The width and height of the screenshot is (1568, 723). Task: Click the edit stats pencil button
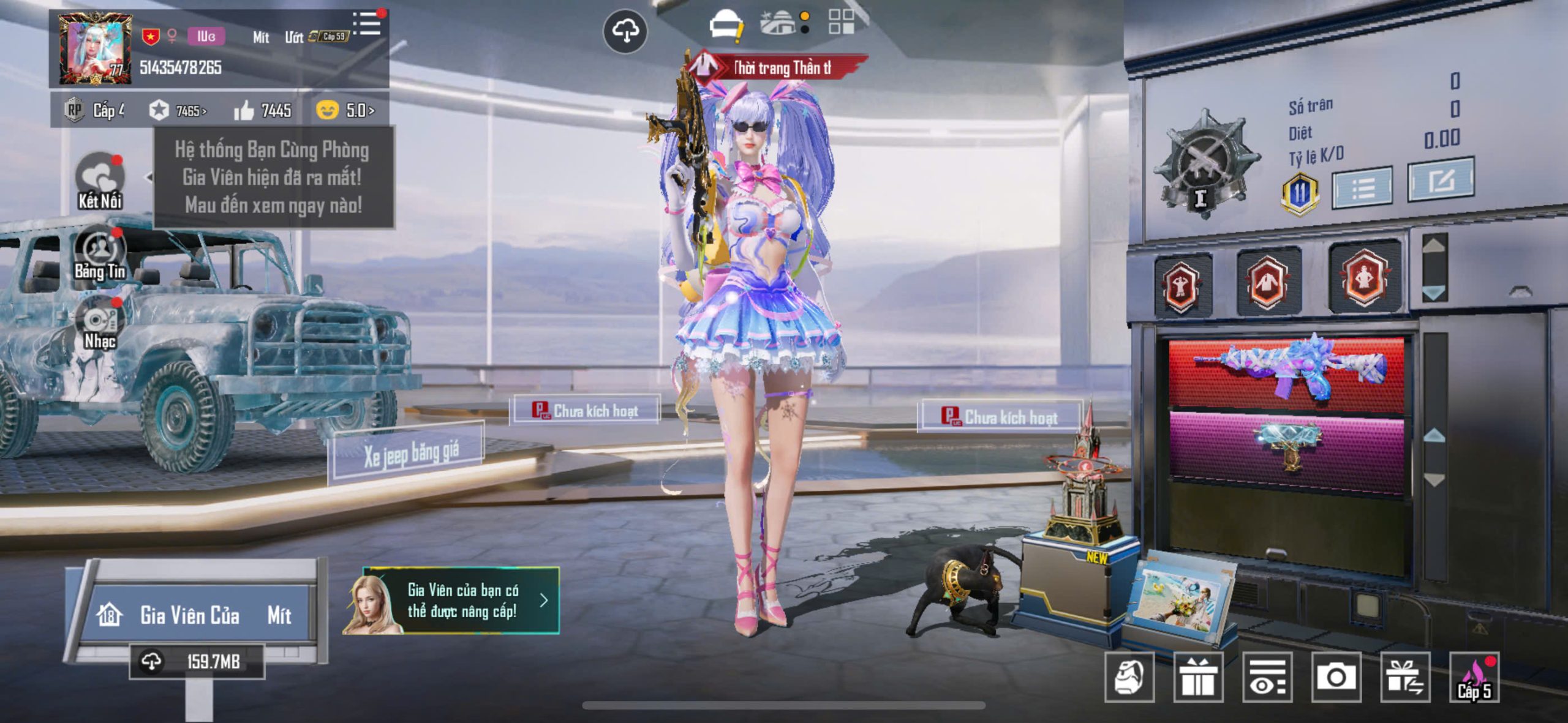(1440, 180)
